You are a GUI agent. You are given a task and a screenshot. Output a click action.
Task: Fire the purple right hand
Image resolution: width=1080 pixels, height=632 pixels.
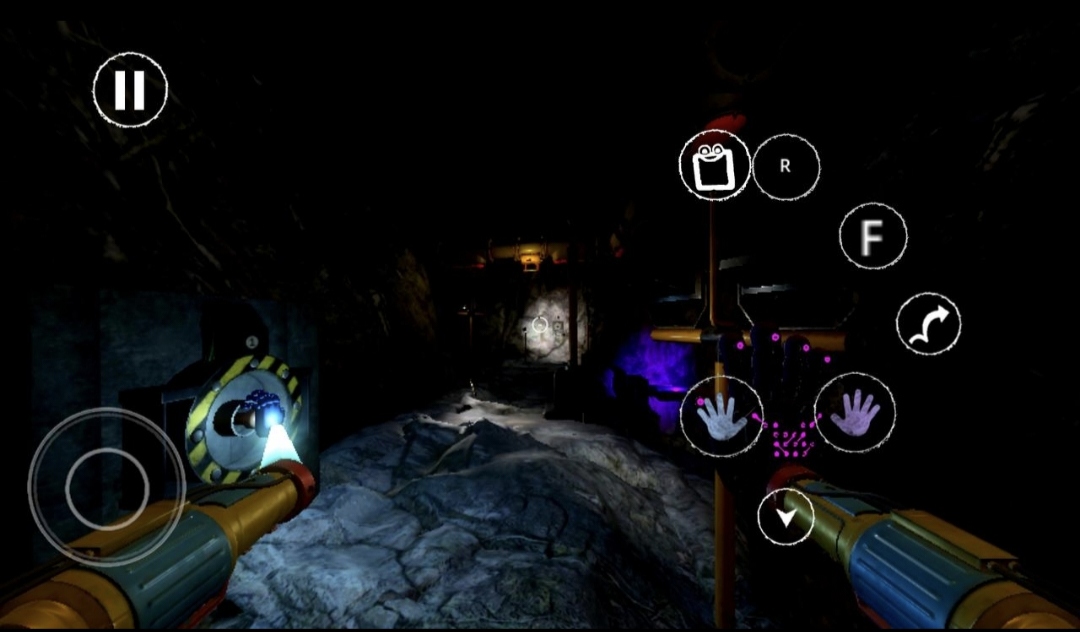tap(855, 411)
